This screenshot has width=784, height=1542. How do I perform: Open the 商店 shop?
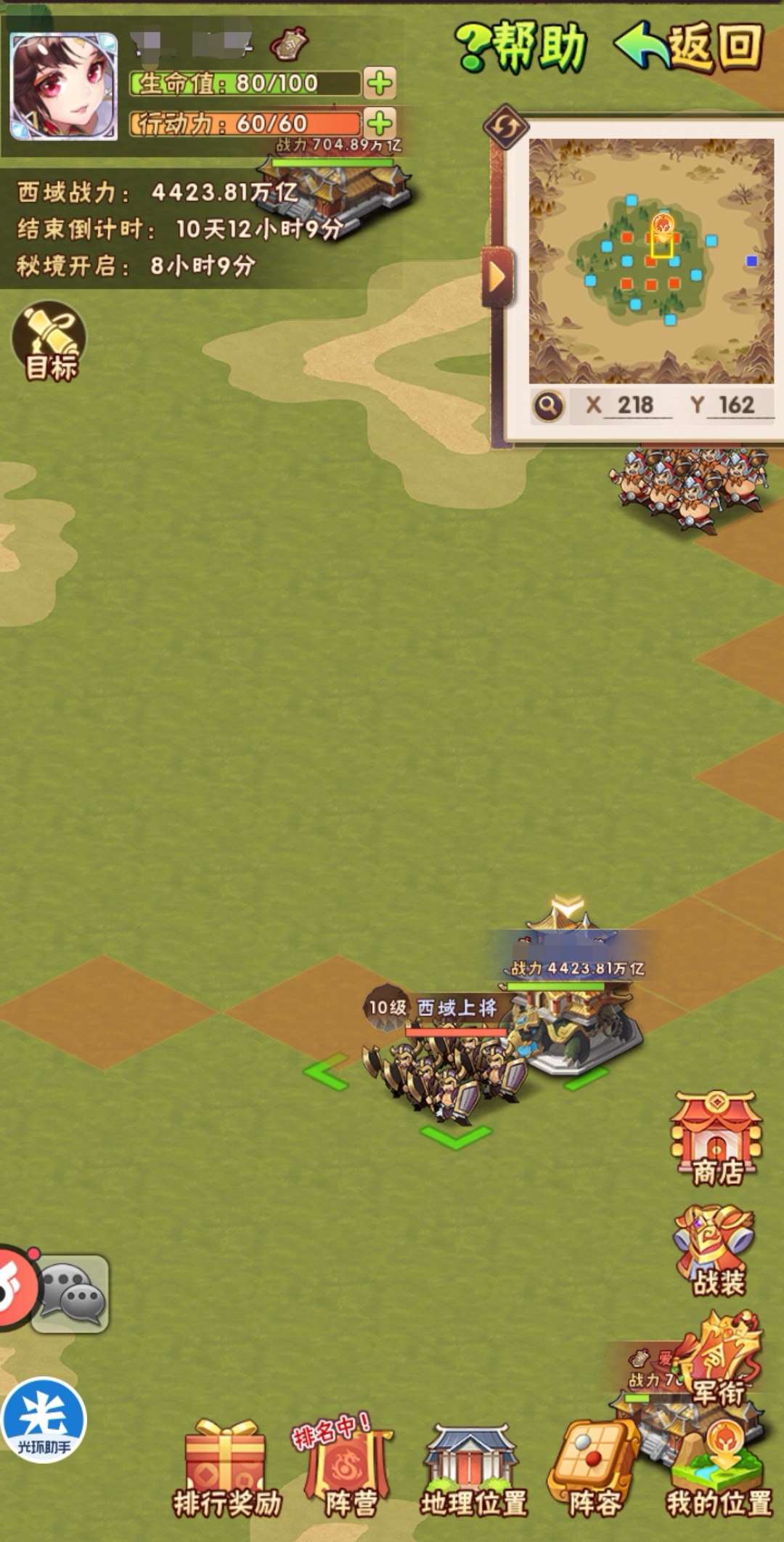coord(716,1138)
